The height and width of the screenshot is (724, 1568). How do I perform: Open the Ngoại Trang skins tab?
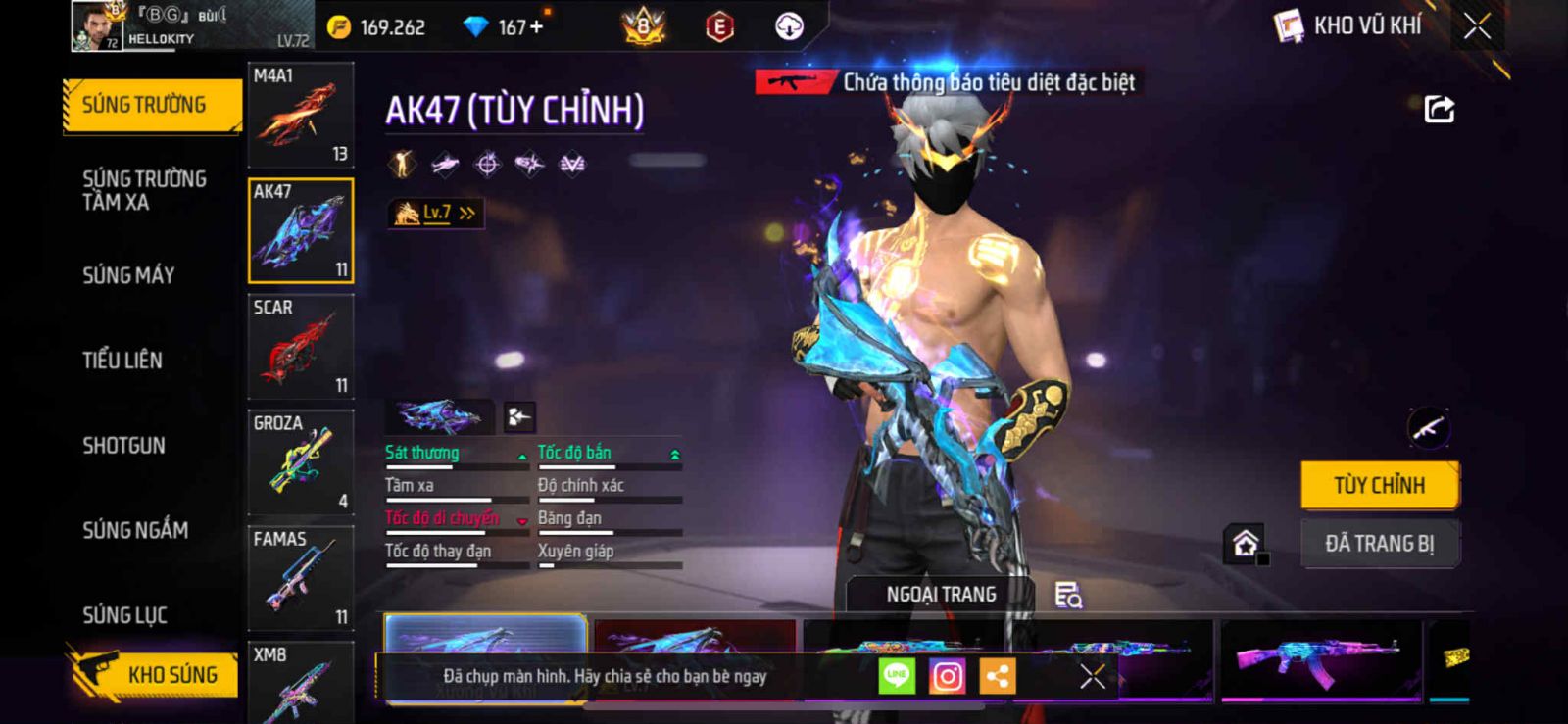tap(941, 595)
